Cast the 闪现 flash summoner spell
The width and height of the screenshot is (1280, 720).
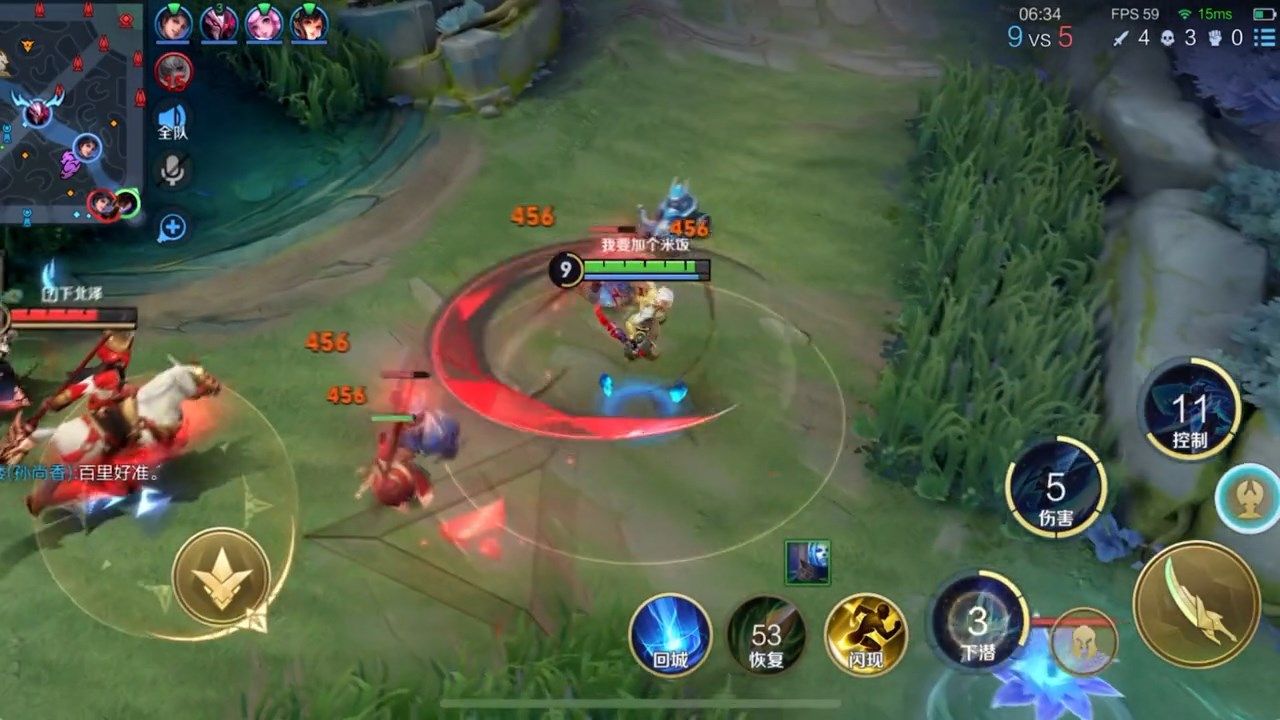point(865,634)
